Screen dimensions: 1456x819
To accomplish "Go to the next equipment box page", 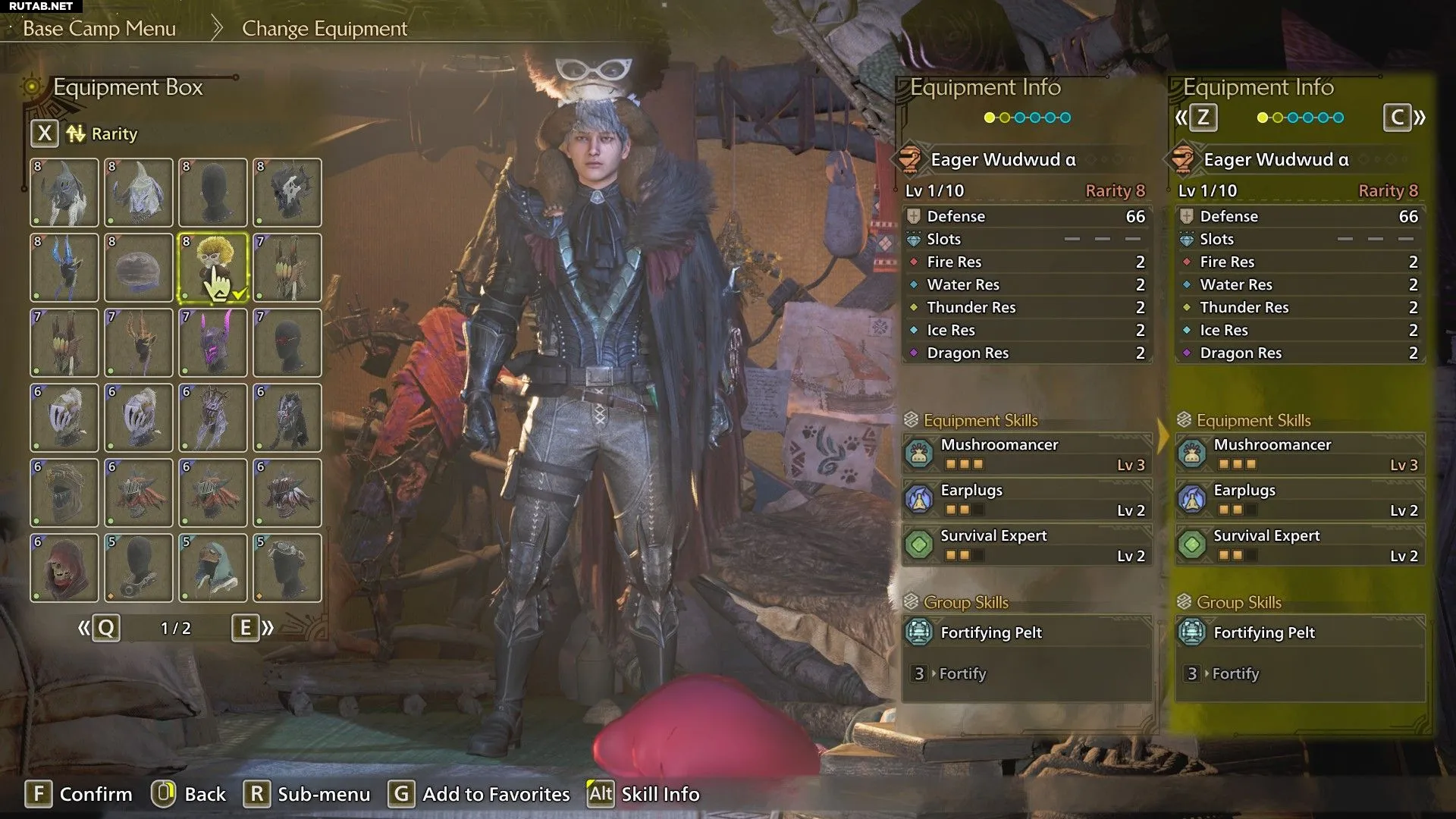I will click(x=253, y=628).
